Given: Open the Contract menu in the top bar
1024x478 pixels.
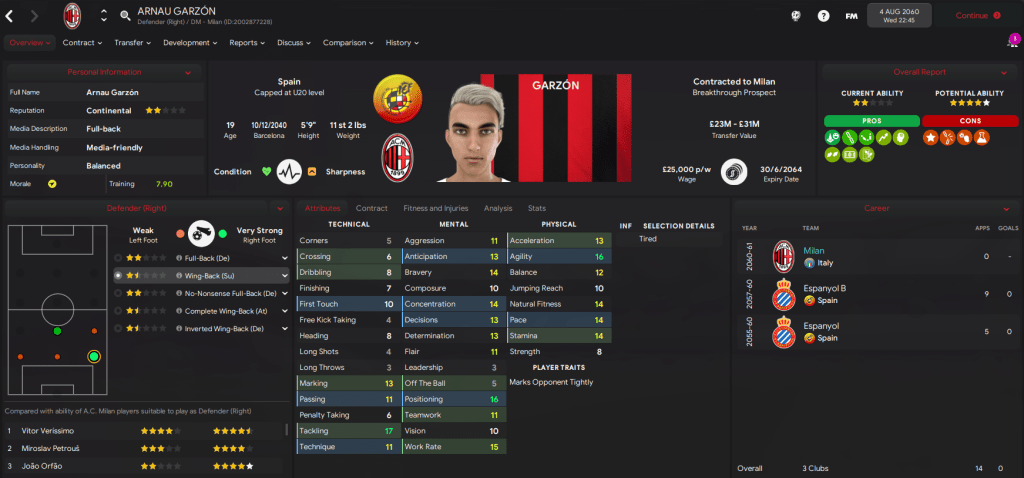Looking at the screenshot, I should click(x=82, y=43).
